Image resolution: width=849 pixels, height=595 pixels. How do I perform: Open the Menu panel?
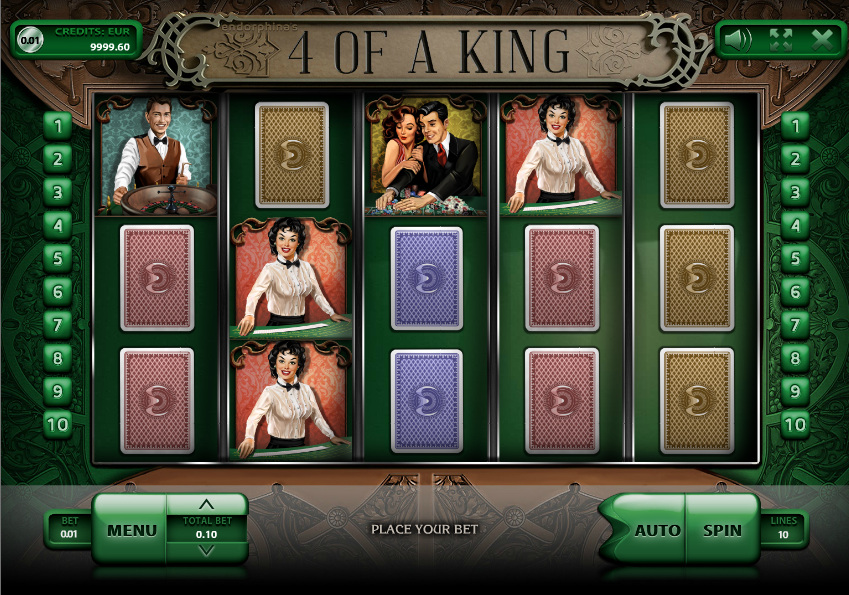(131, 530)
